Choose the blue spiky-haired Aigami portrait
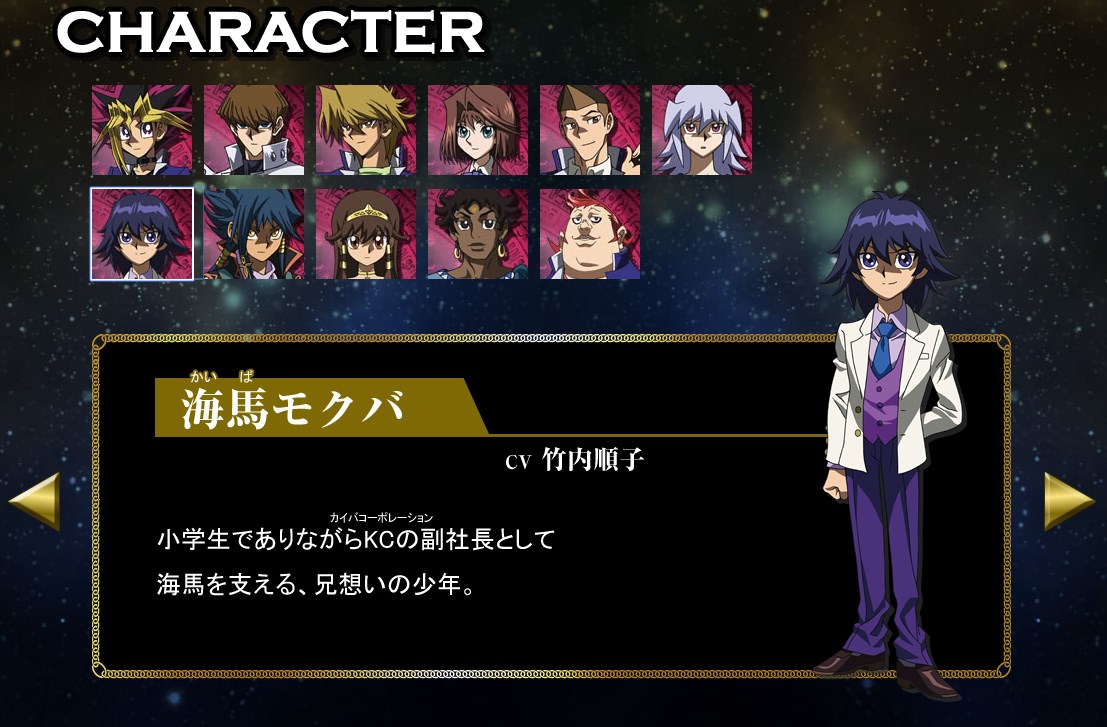The height and width of the screenshot is (727, 1107). coord(254,234)
